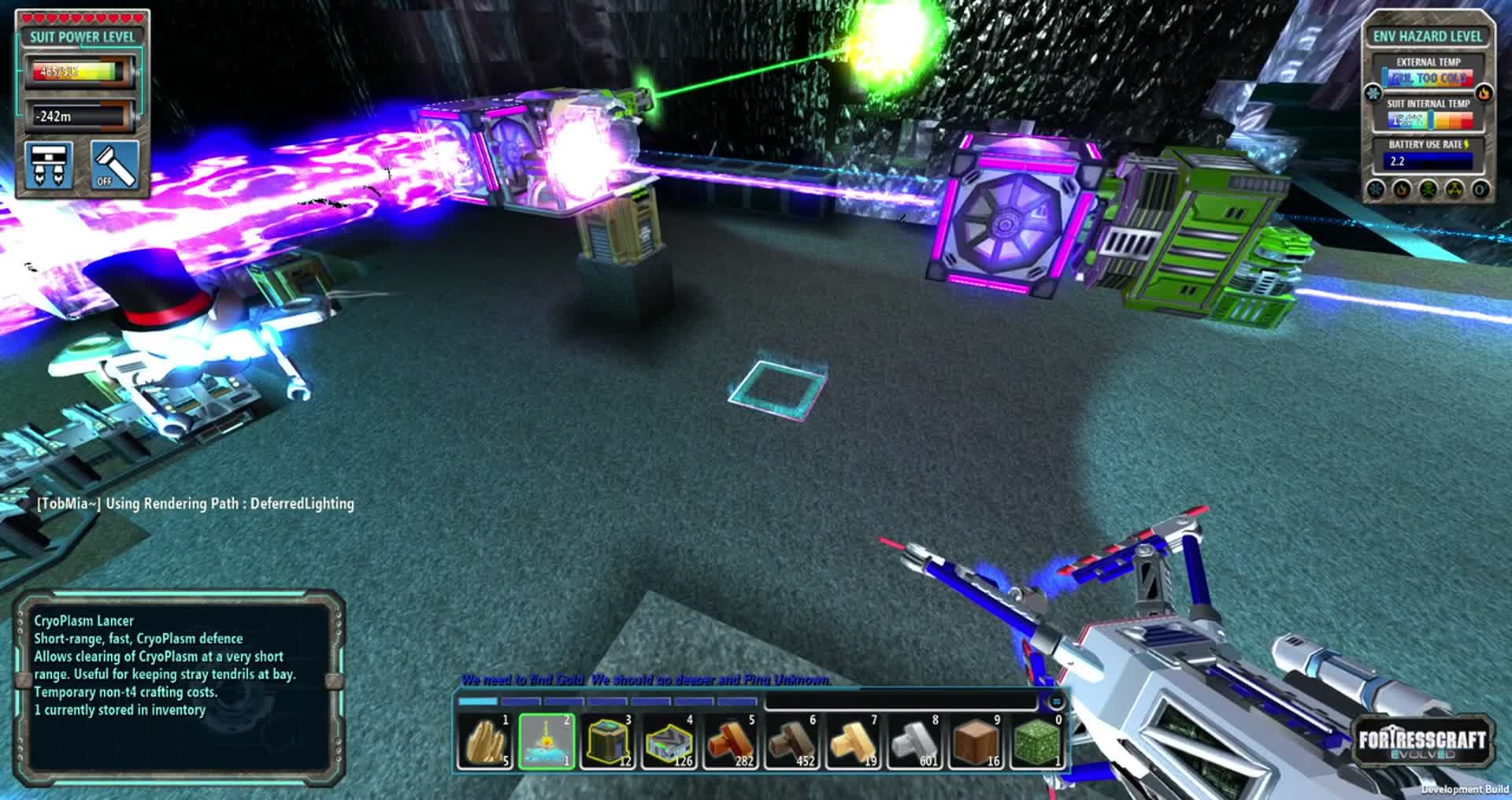Open the round hotbar menu button

[x=1056, y=701]
